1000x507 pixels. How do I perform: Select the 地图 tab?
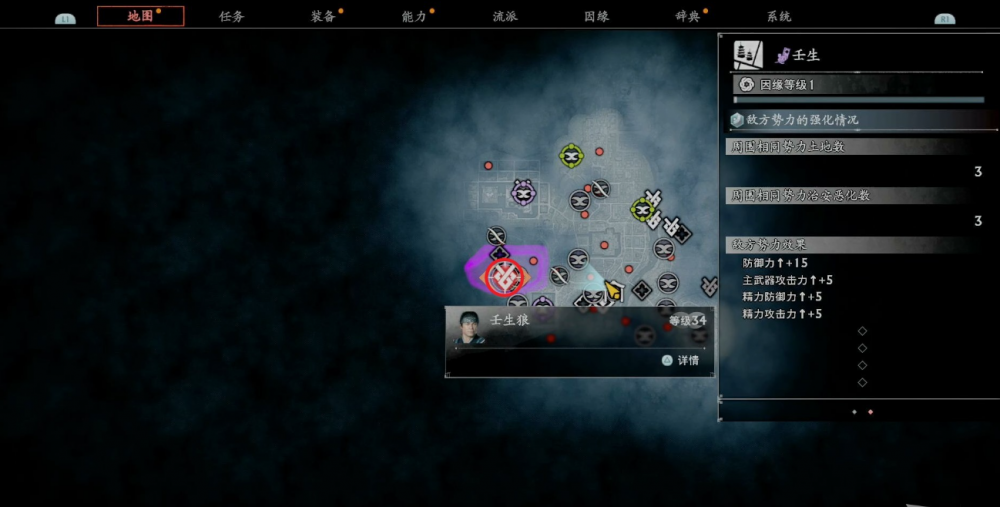pos(141,16)
